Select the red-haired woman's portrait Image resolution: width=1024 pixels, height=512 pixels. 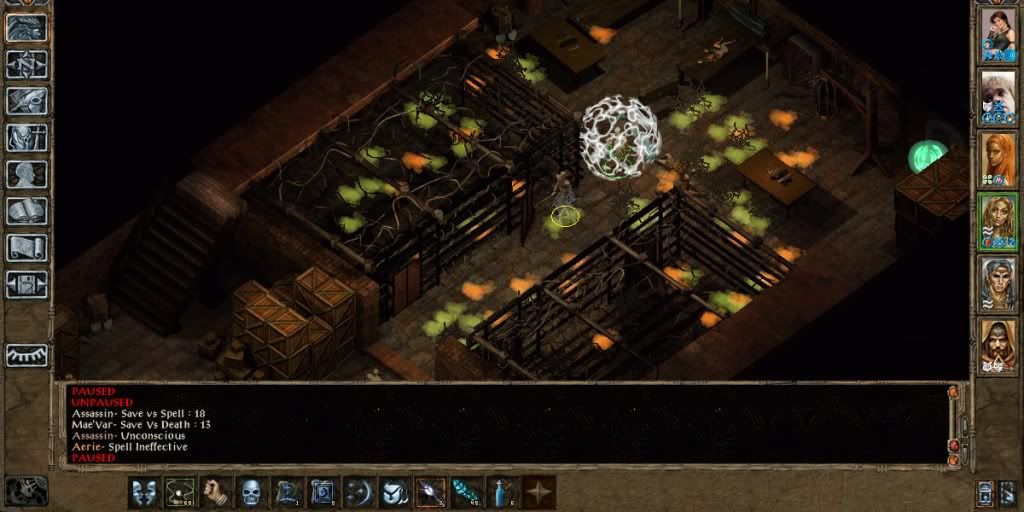pyautogui.click(x=997, y=158)
